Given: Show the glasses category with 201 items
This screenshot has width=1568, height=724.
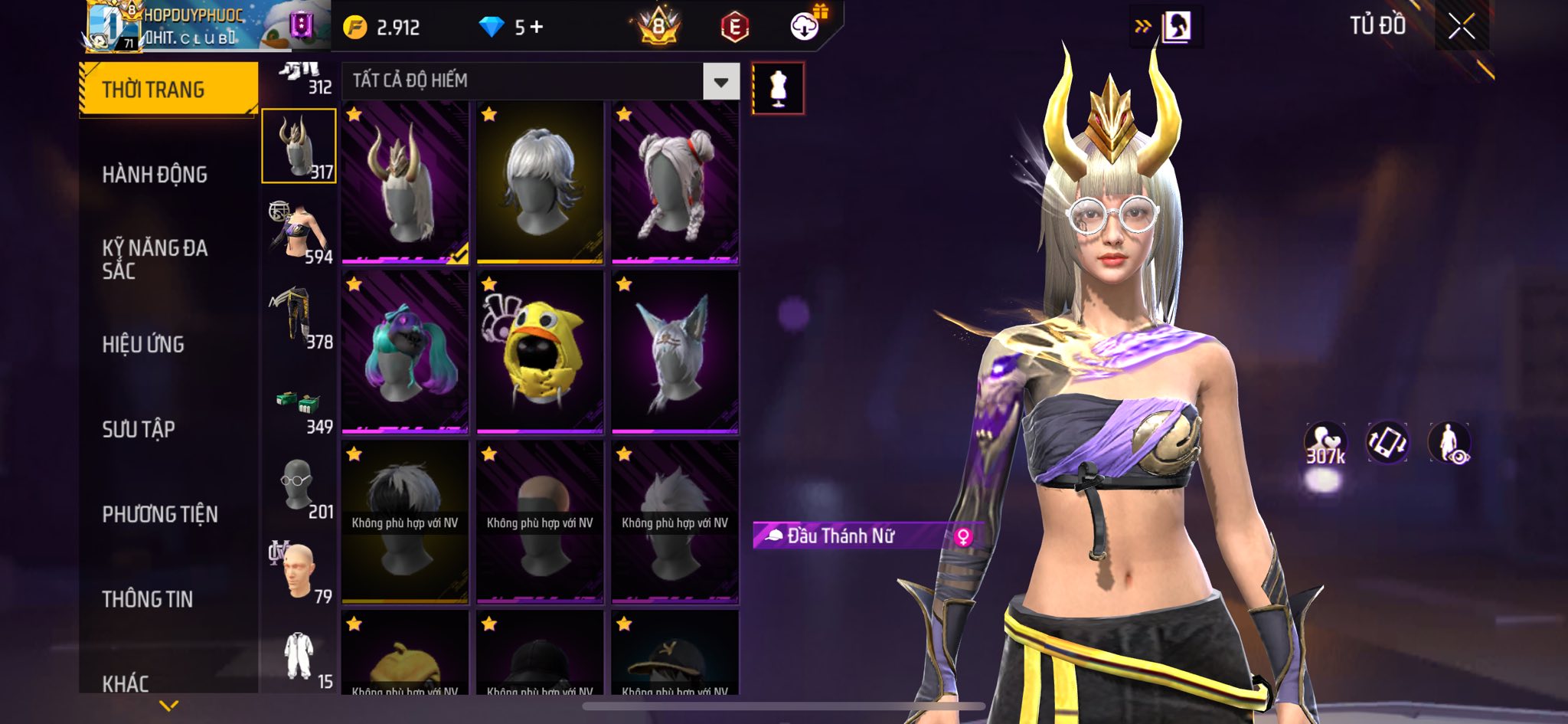Looking at the screenshot, I should [299, 486].
